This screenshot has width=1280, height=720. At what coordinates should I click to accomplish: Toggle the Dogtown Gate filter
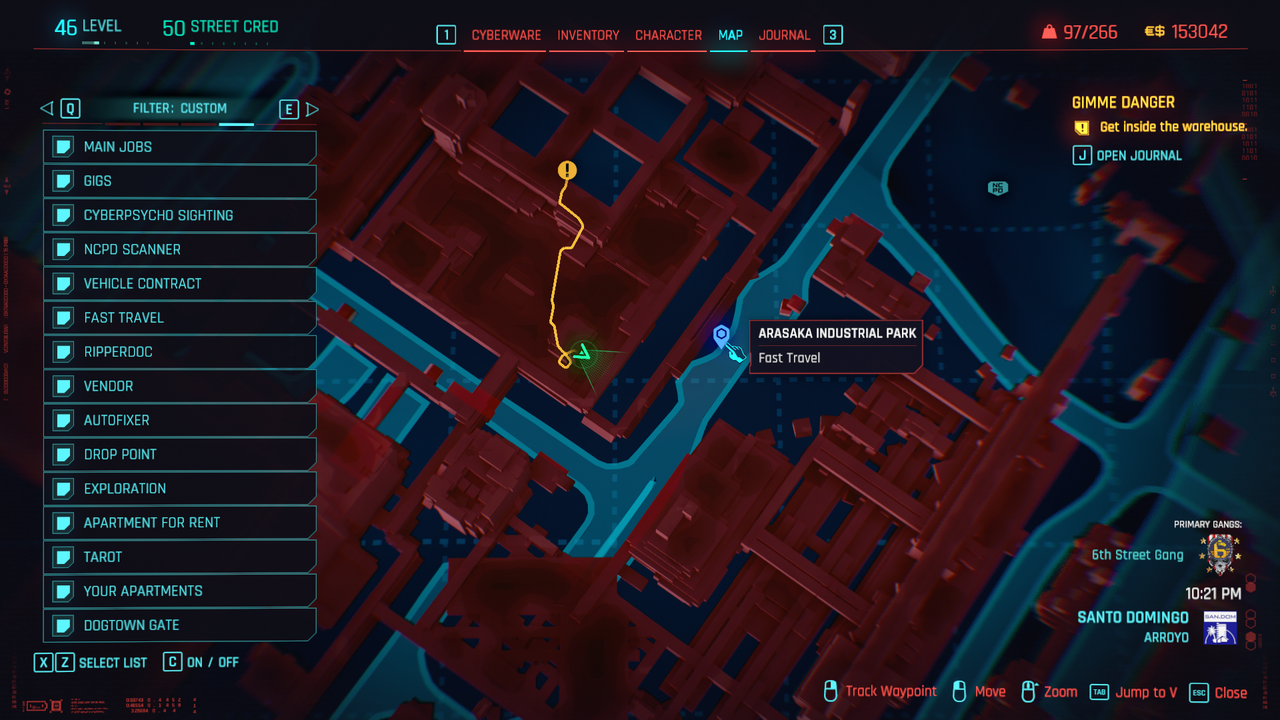tap(180, 625)
